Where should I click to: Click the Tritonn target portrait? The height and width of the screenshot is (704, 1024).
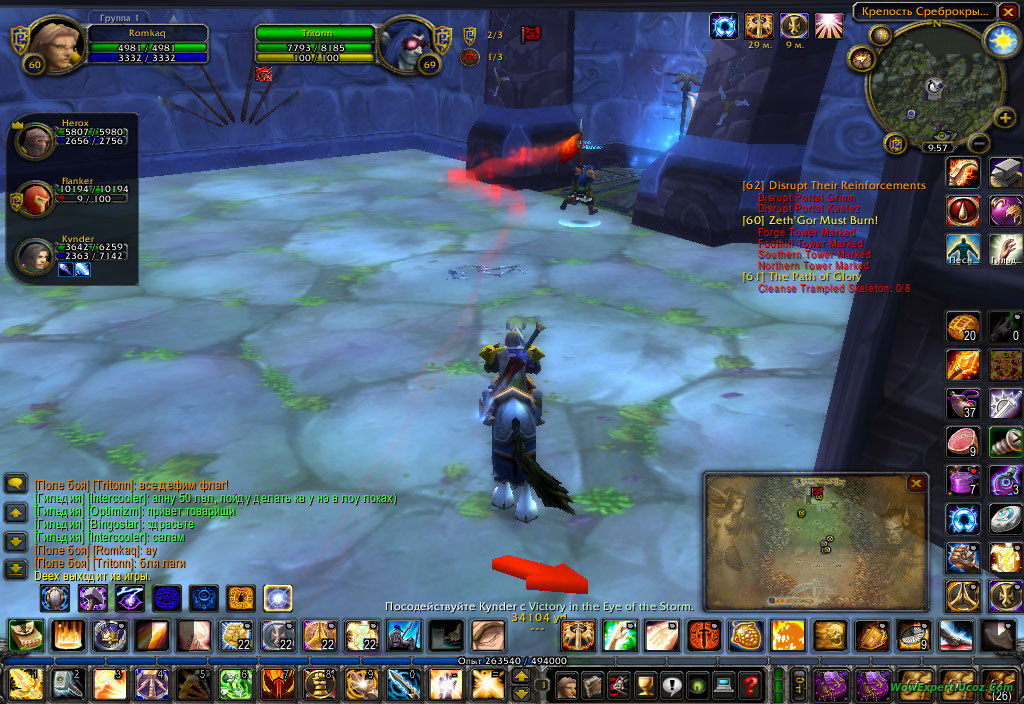point(407,45)
